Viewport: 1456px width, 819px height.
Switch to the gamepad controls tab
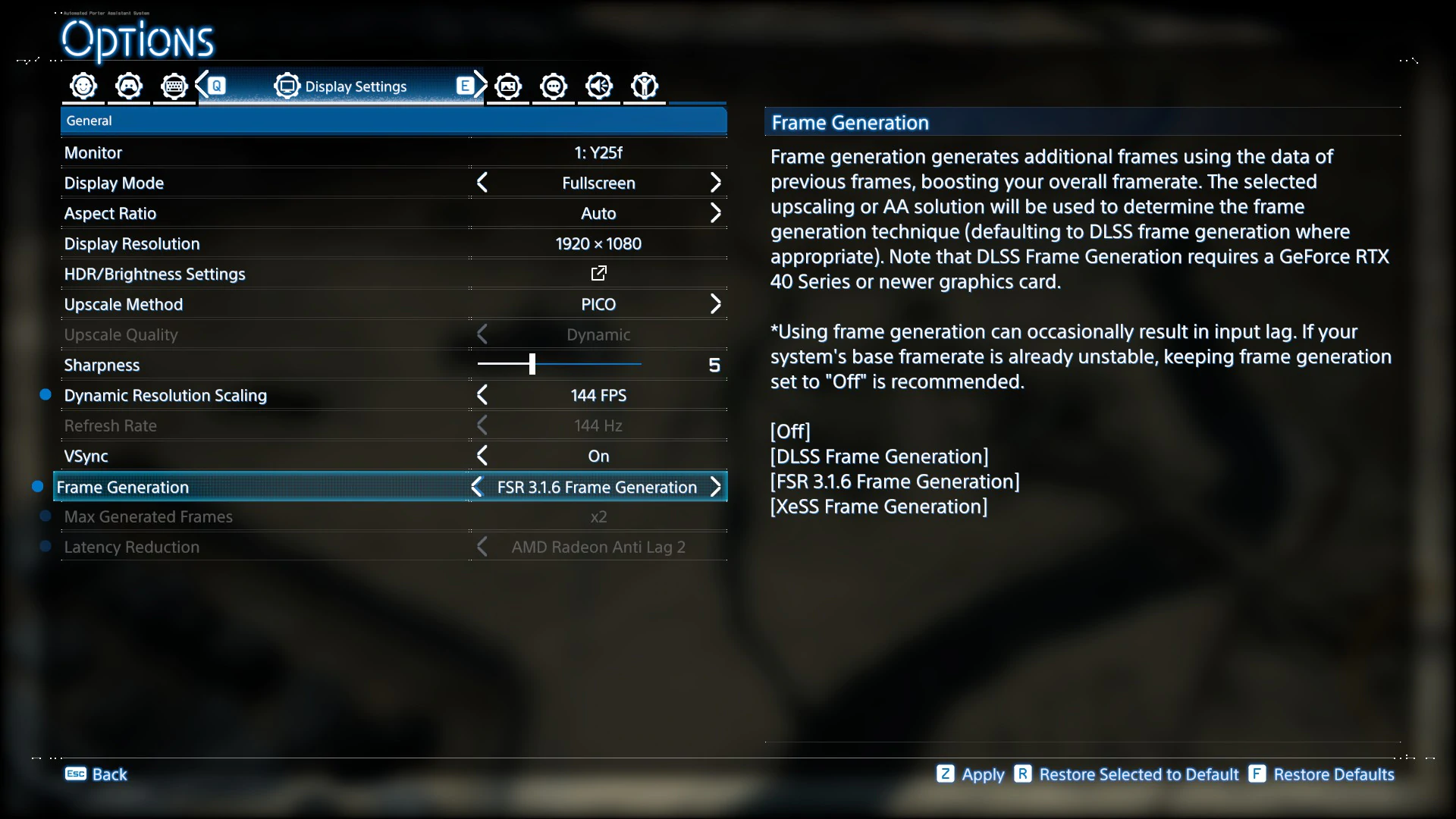click(129, 86)
